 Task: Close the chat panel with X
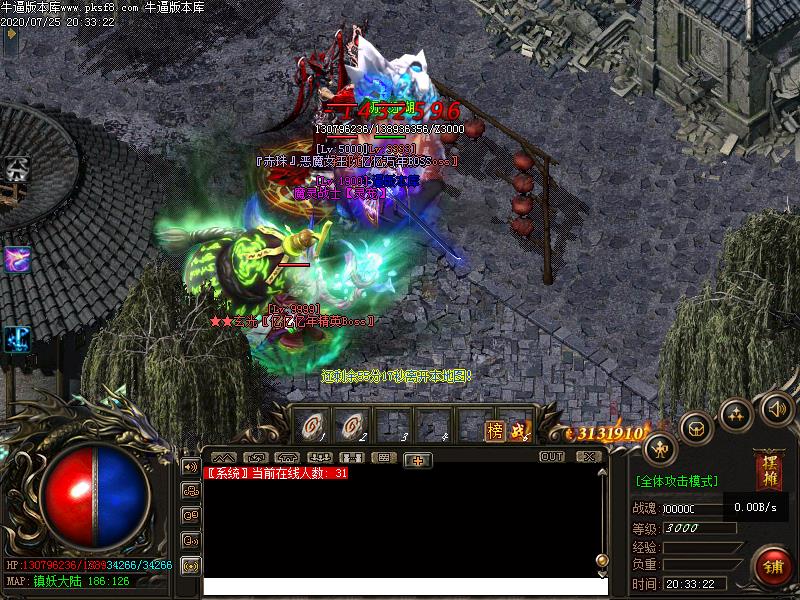[x=590, y=456]
